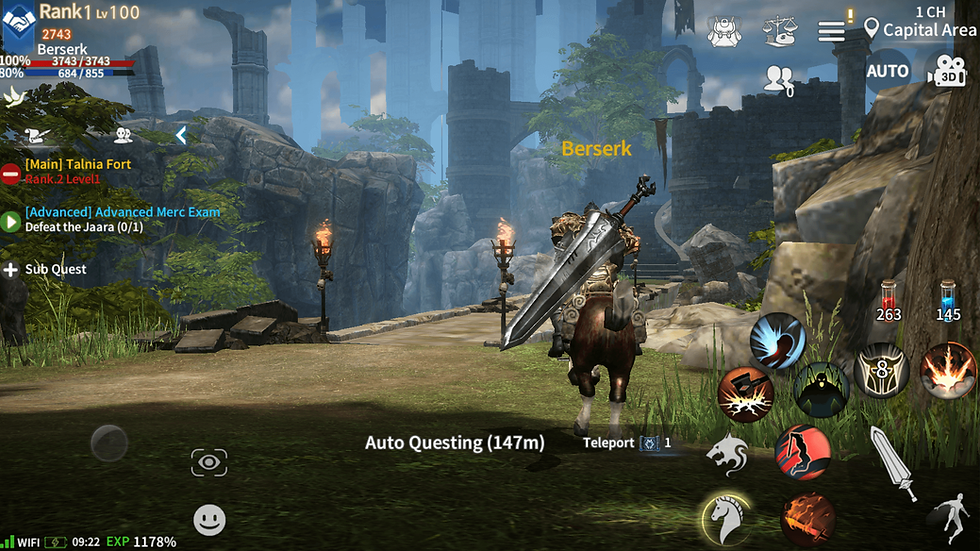Activate the fiery explosion skill
The height and width of the screenshot is (551, 980).
click(x=946, y=370)
